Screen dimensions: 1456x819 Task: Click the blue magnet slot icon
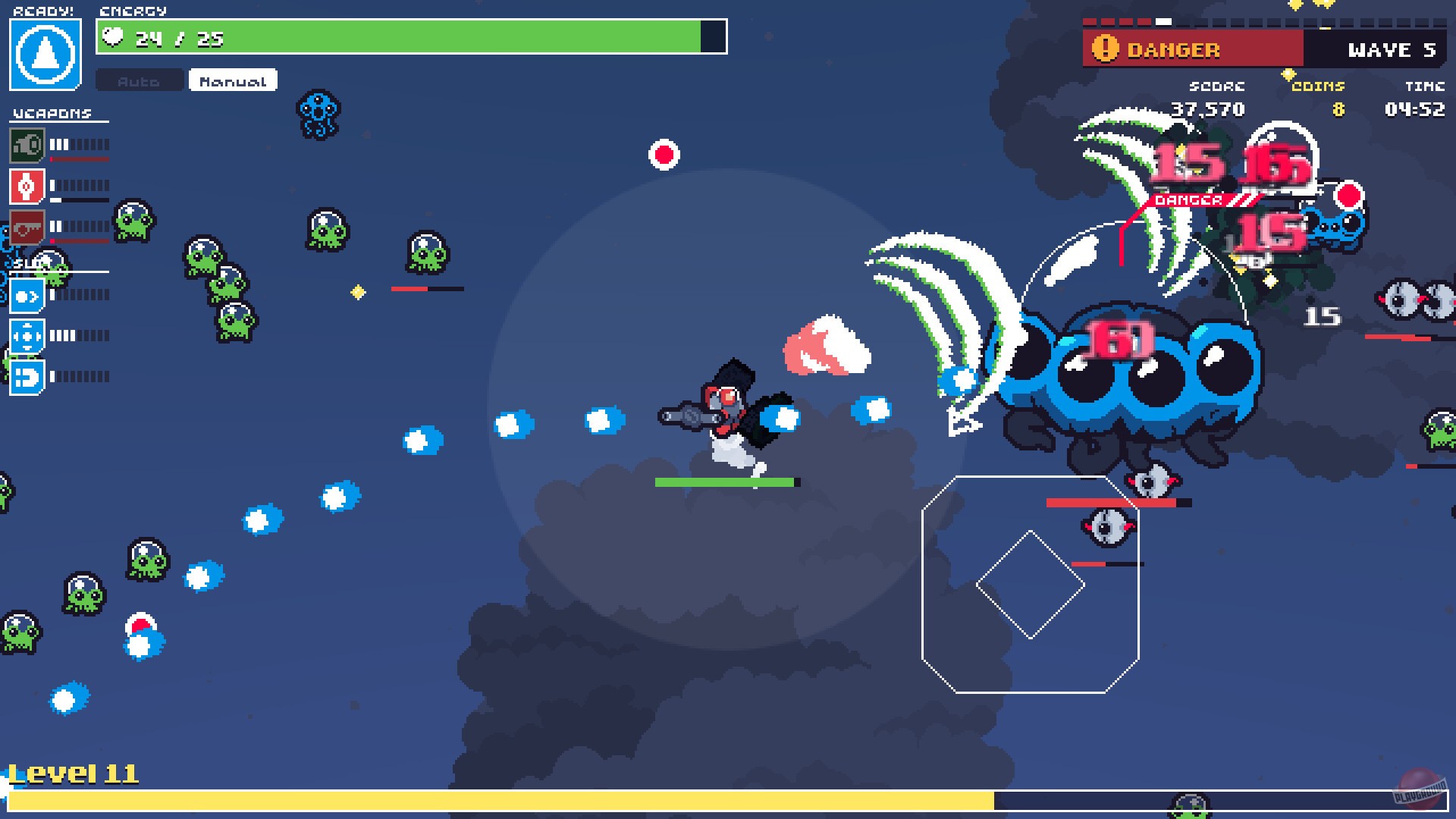tap(28, 376)
